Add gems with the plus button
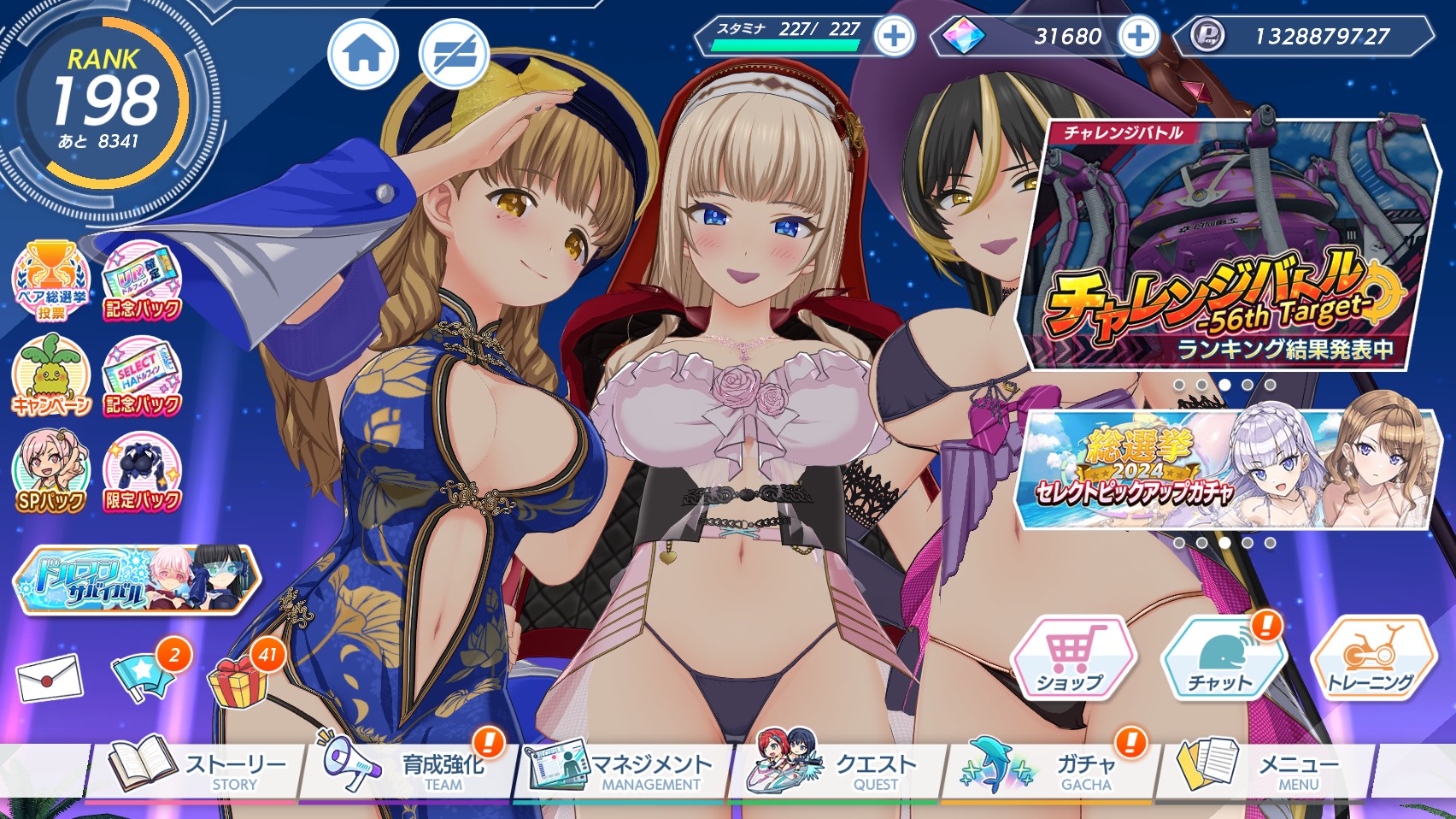Image resolution: width=1456 pixels, height=819 pixels. click(1138, 37)
